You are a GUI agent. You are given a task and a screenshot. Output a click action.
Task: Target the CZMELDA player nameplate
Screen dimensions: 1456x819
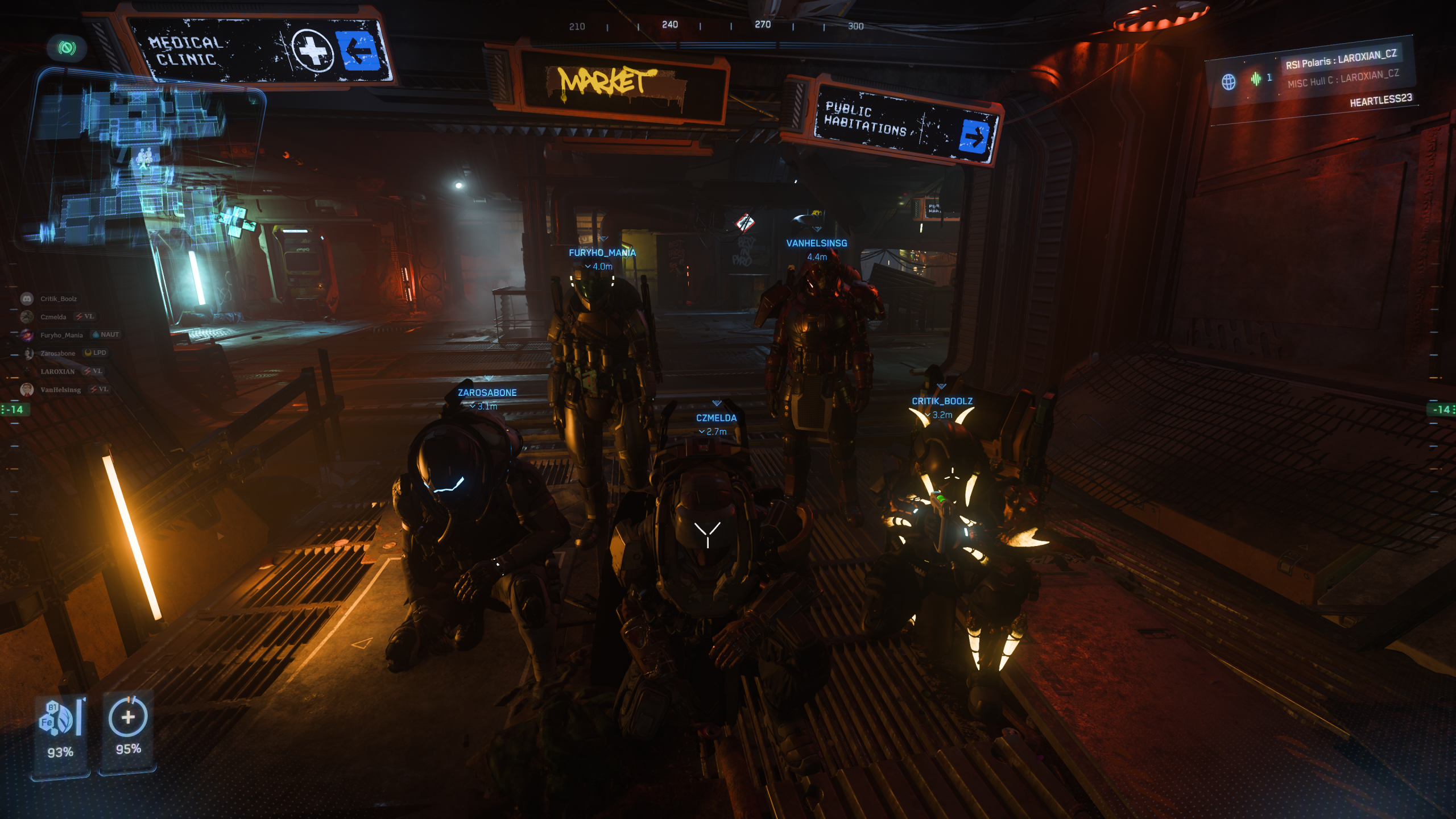(716, 418)
